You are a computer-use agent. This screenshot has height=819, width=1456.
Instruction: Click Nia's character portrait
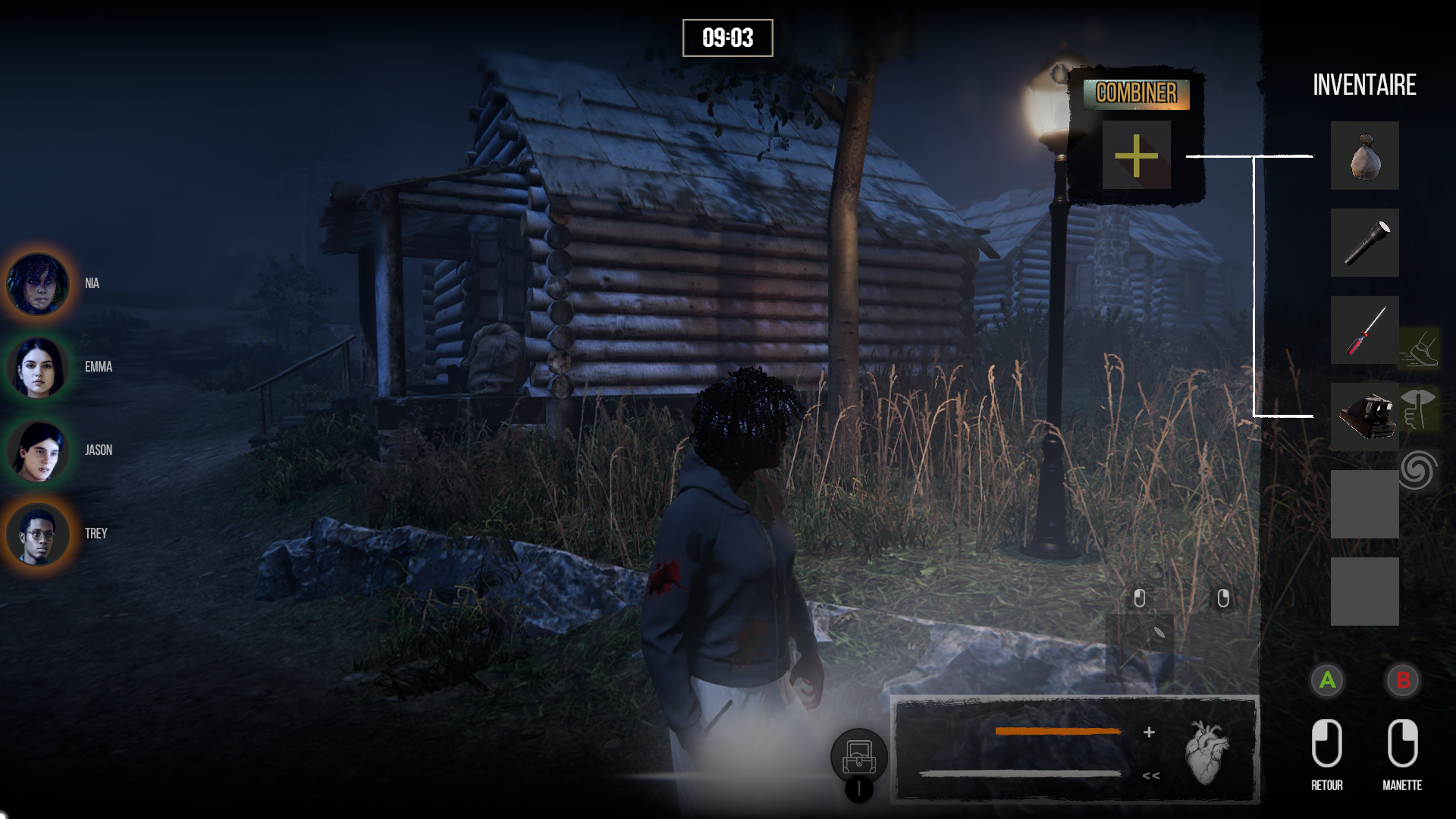click(37, 284)
